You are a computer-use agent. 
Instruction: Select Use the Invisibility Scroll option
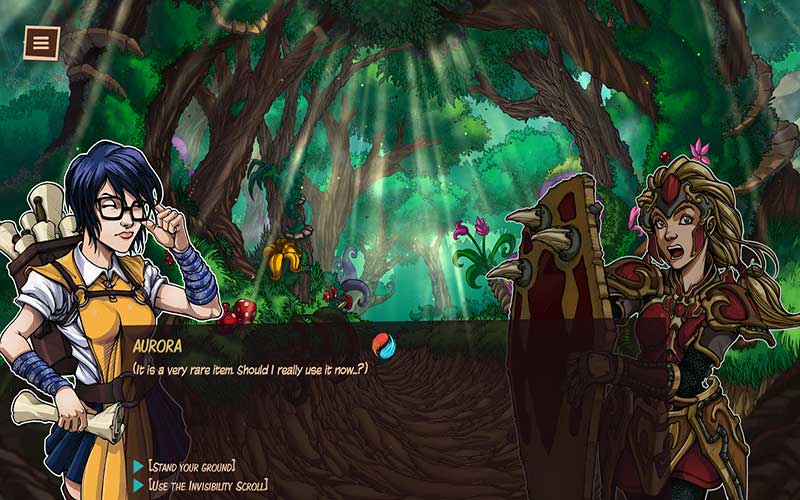coord(207,485)
